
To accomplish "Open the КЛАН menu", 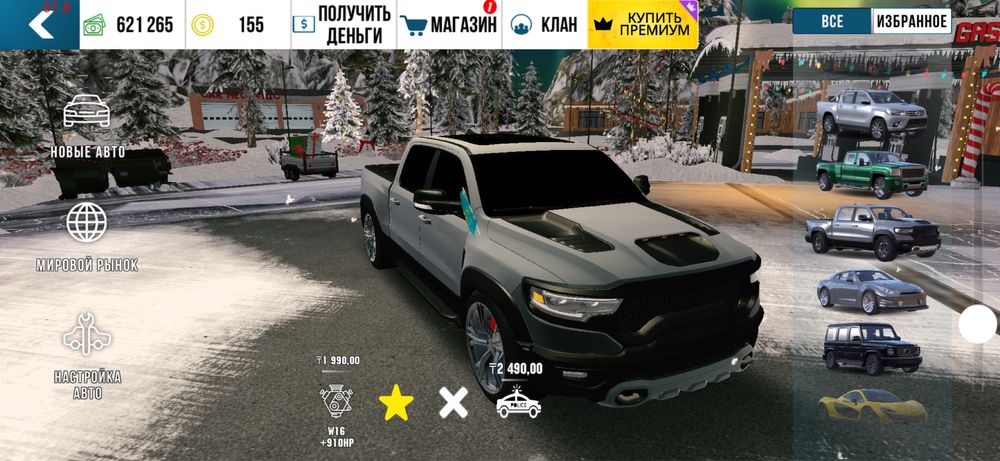I will 545,25.
